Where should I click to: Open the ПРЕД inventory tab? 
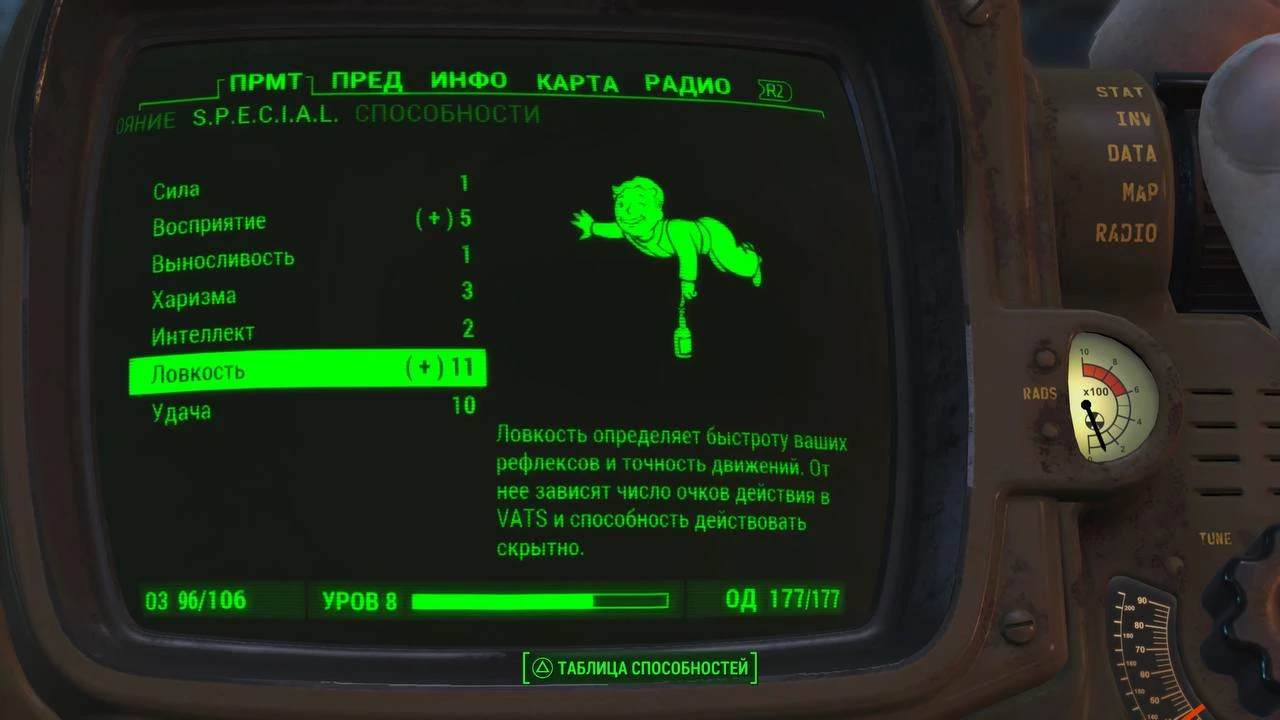[x=368, y=83]
